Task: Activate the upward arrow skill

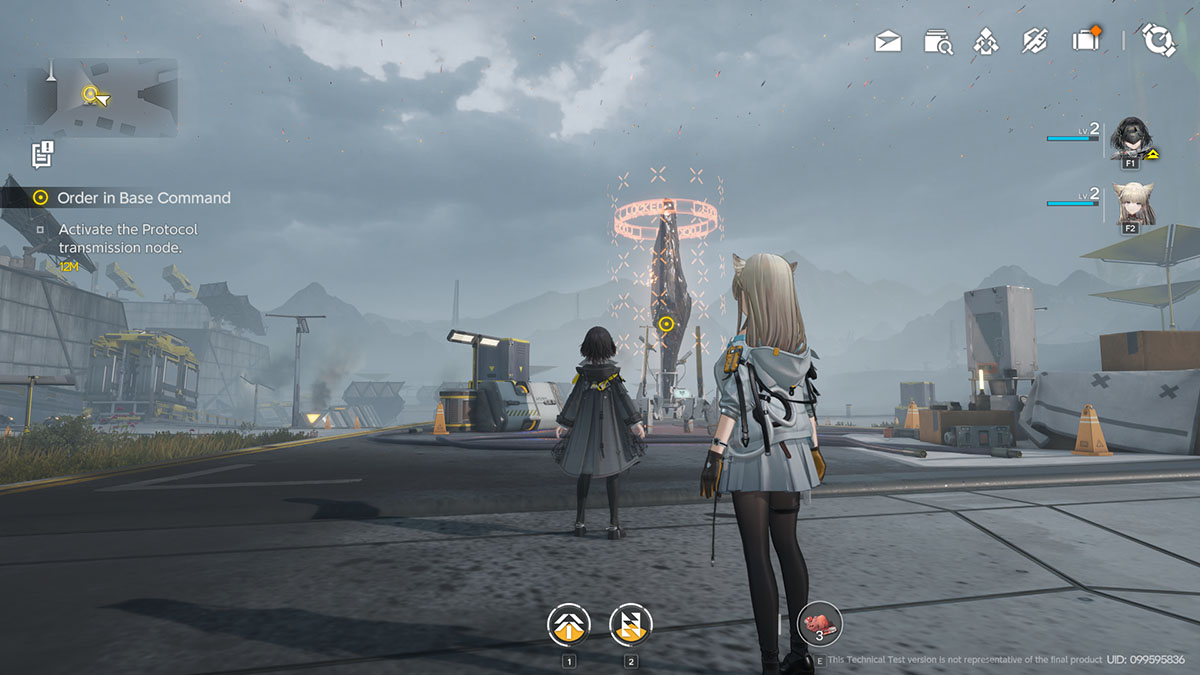Action: (569, 626)
